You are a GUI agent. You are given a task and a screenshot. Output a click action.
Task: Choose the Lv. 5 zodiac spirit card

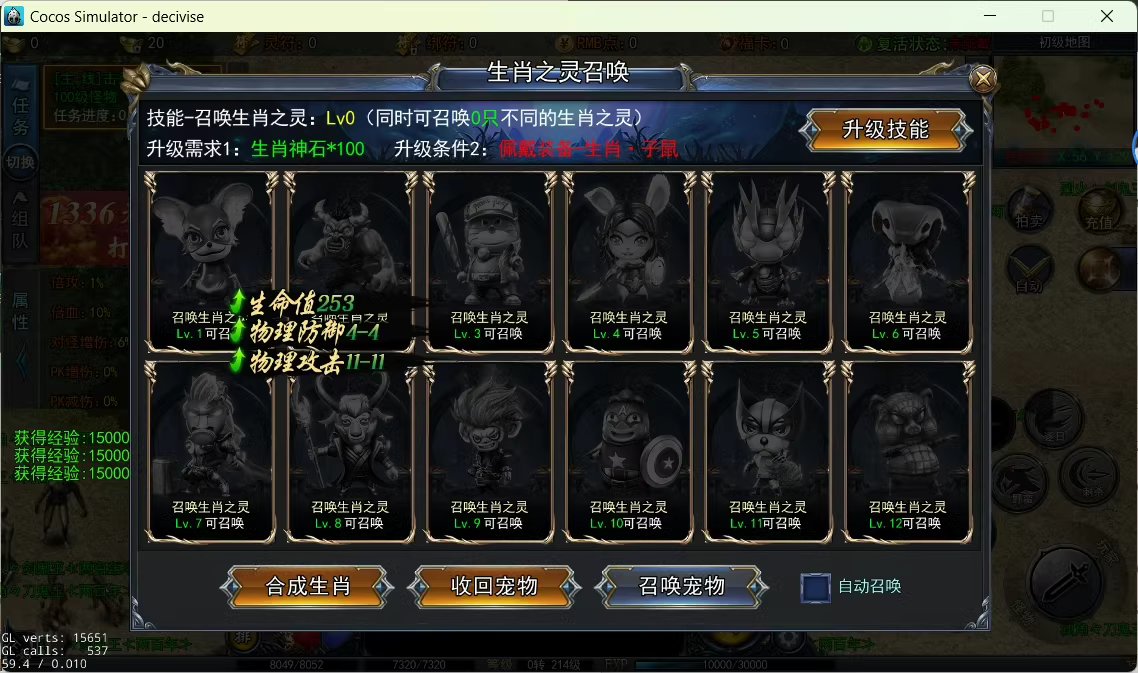point(768,260)
